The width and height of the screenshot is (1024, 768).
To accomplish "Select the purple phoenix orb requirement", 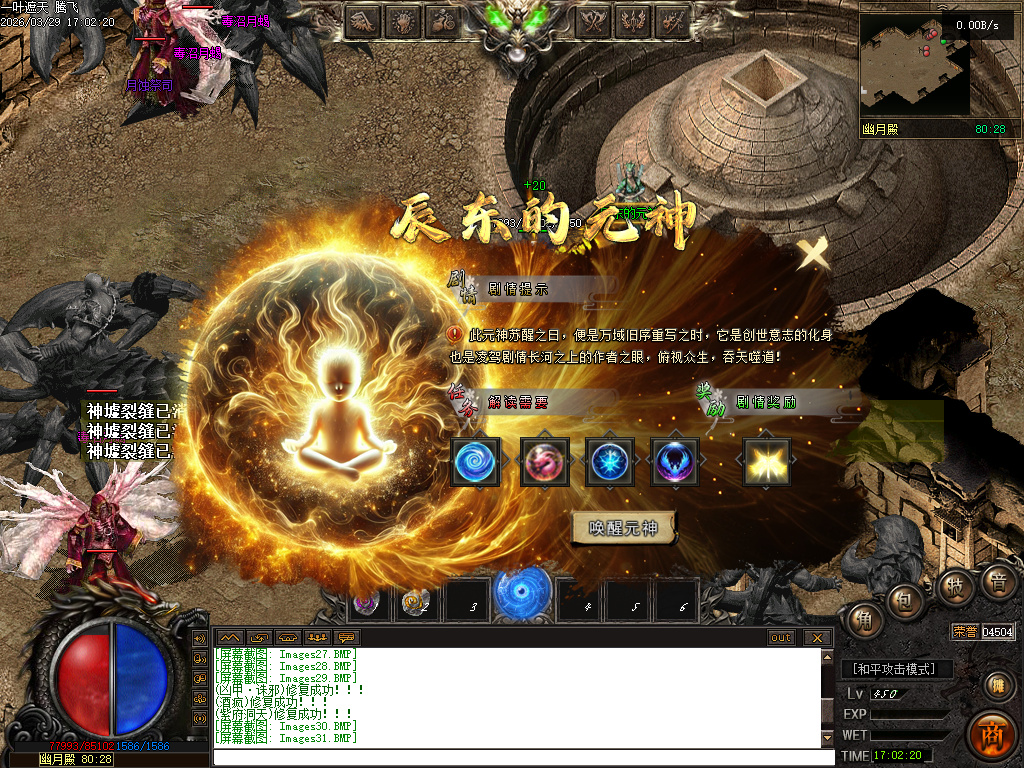I will (675, 462).
